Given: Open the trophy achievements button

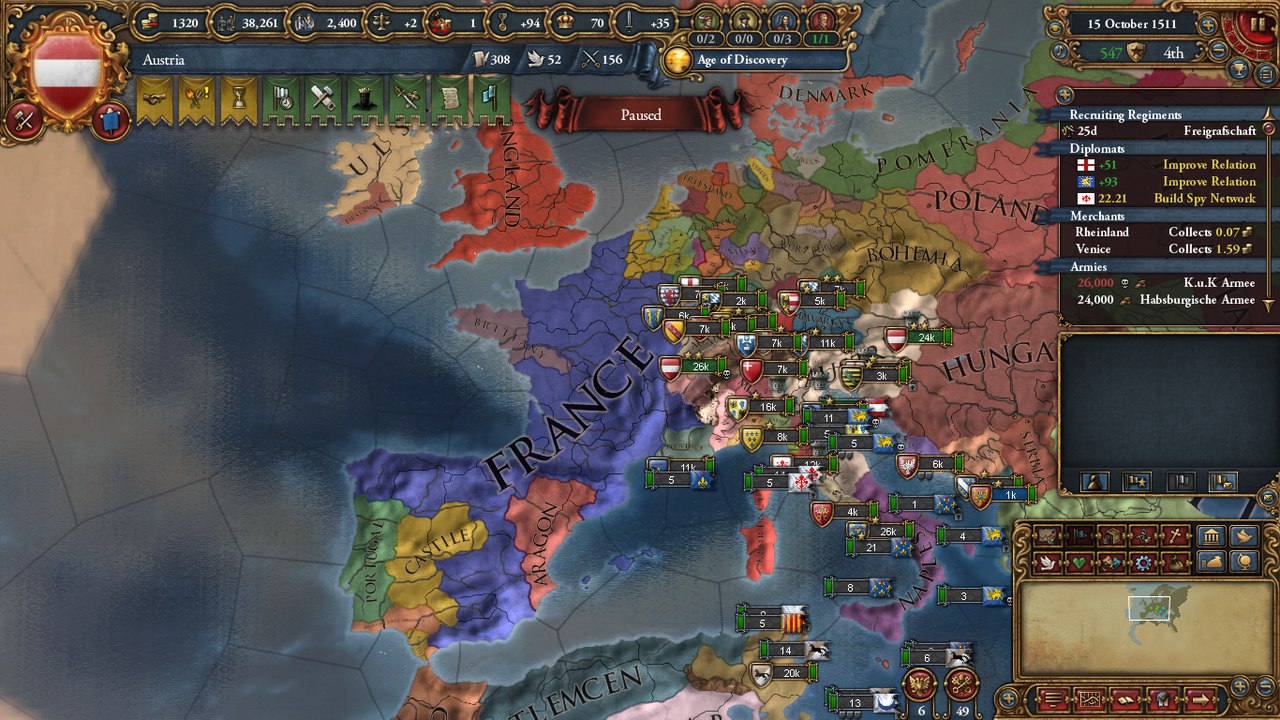Looking at the screenshot, I should pos(1238,71).
